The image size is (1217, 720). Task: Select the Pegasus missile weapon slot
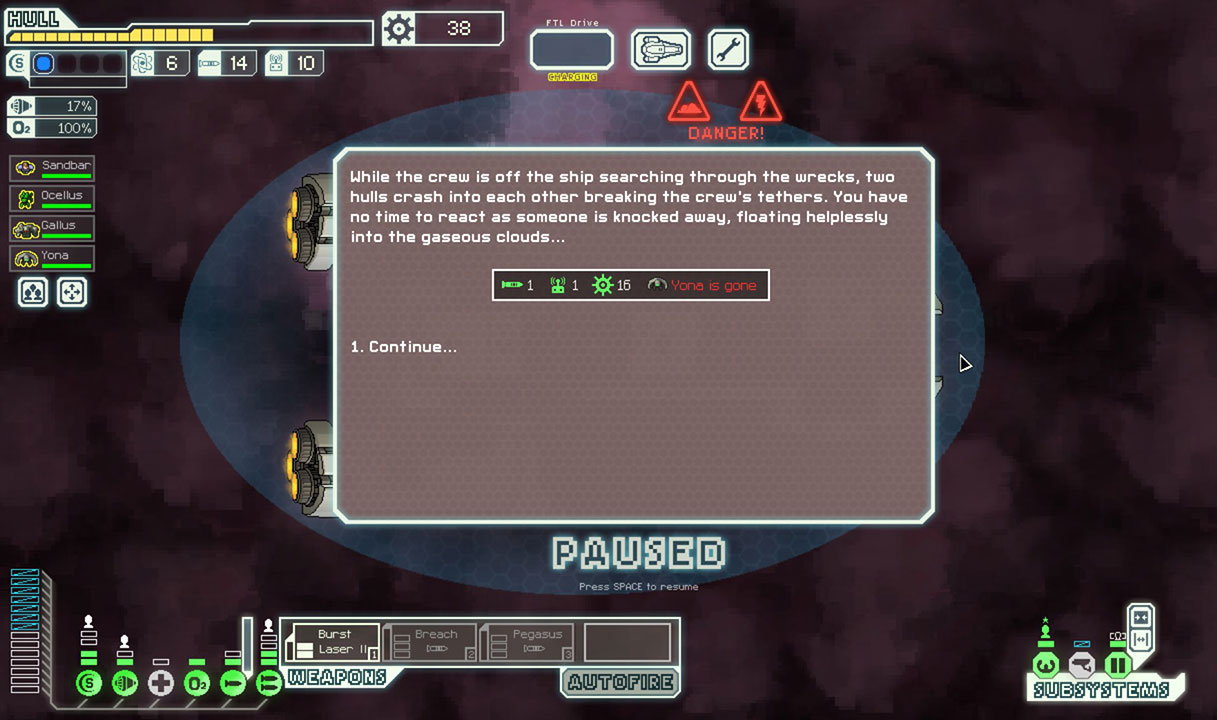pyautogui.click(x=529, y=642)
